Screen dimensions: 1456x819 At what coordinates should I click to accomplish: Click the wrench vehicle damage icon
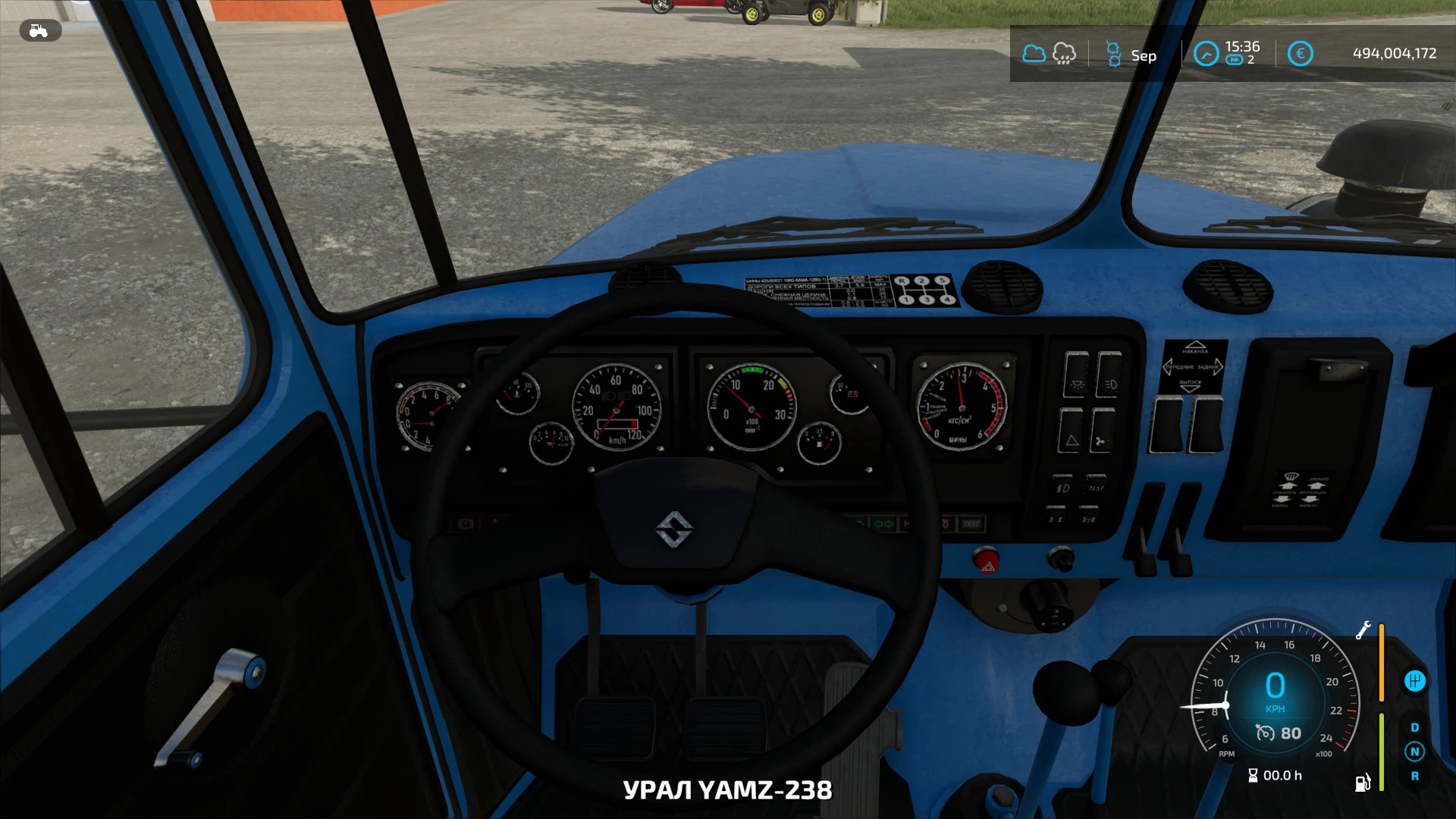click(x=1363, y=630)
